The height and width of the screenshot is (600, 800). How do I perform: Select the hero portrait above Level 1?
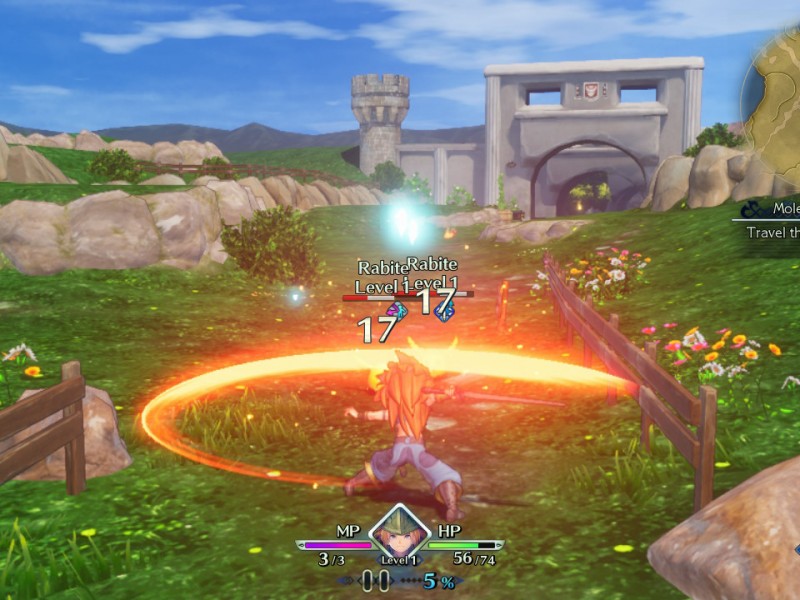pos(399,532)
